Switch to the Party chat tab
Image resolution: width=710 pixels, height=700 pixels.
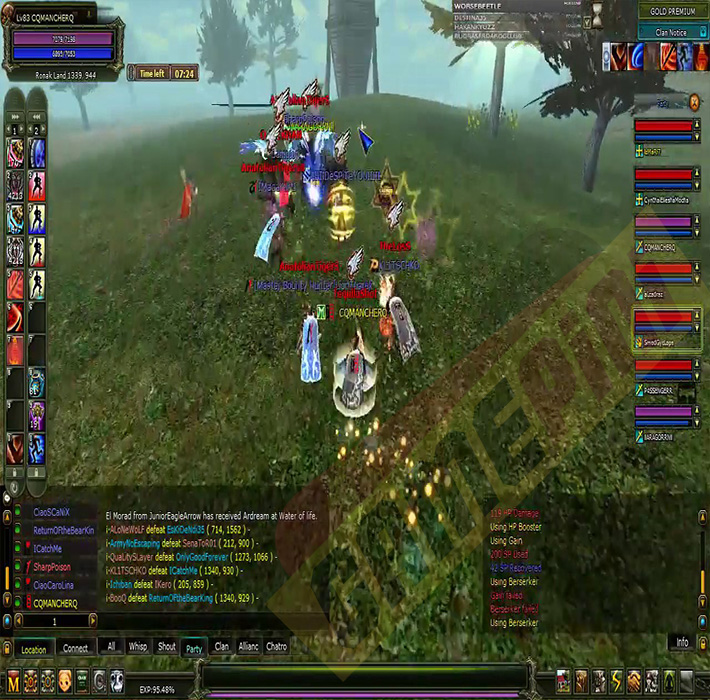tap(194, 647)
